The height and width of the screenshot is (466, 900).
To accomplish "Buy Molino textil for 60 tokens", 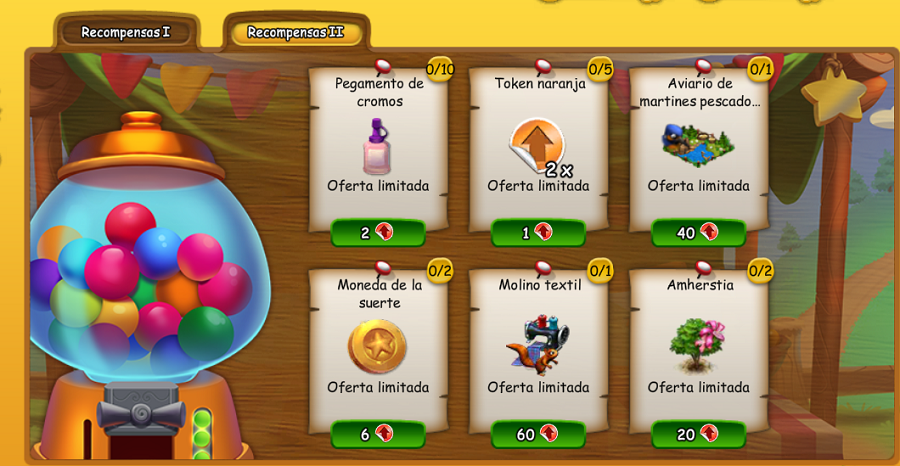I will (x=538, y=434).
